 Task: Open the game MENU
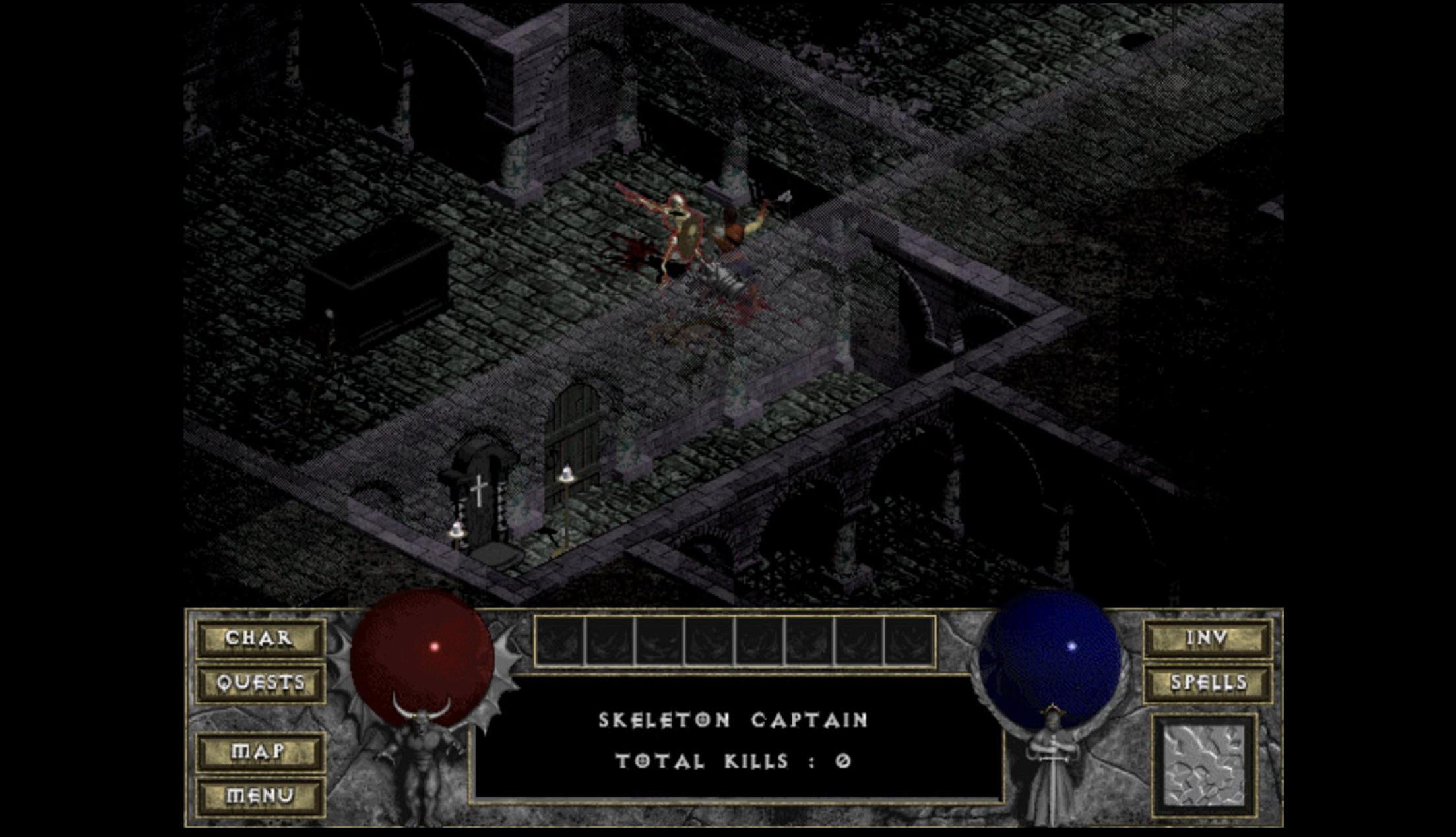pyautogui.click(x=259, y=795)
